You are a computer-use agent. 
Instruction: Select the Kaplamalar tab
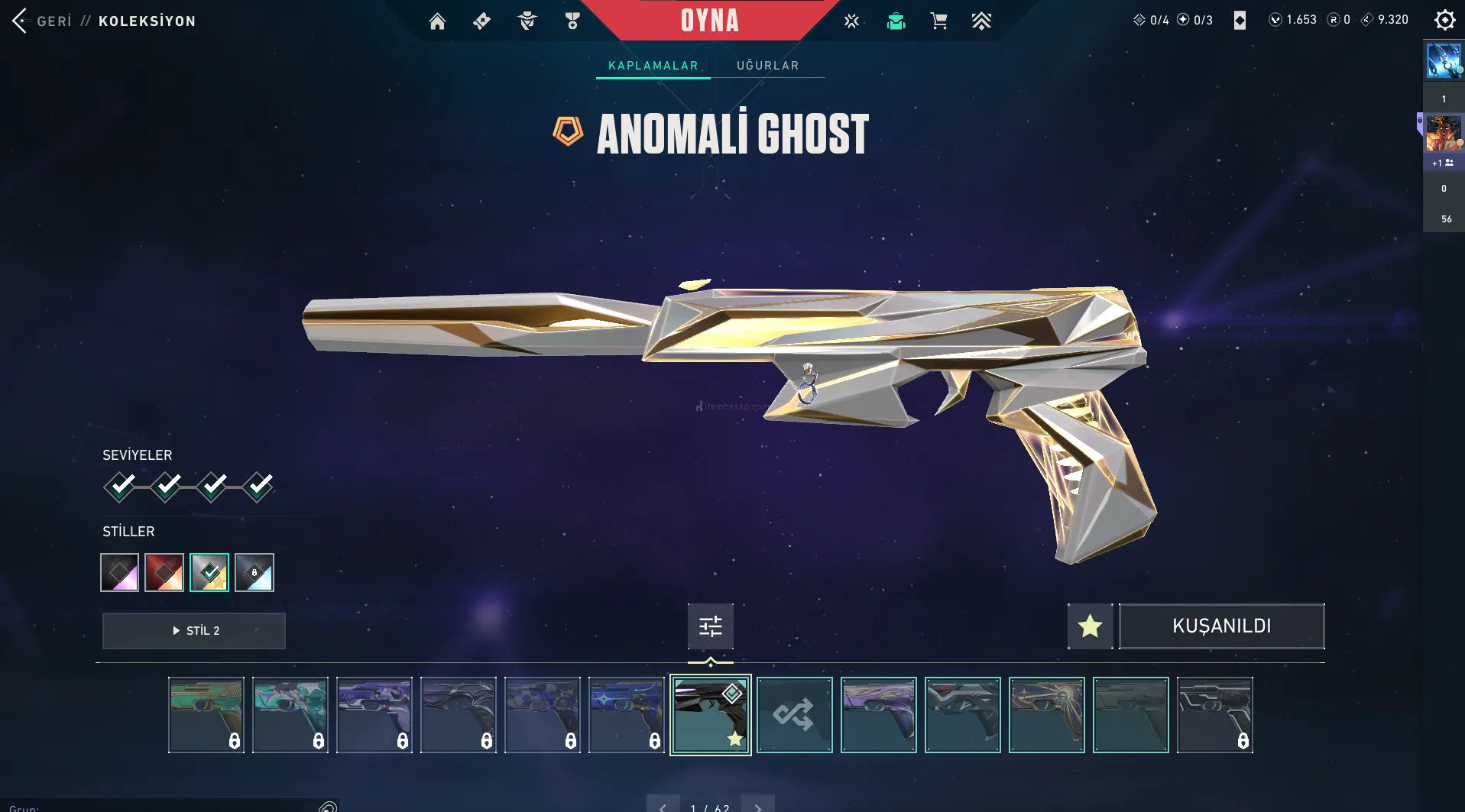pos(653,66)
